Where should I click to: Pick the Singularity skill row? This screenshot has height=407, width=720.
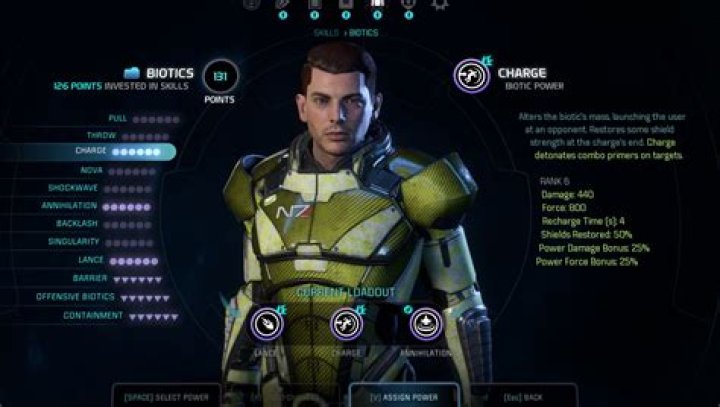coord(108,242)
